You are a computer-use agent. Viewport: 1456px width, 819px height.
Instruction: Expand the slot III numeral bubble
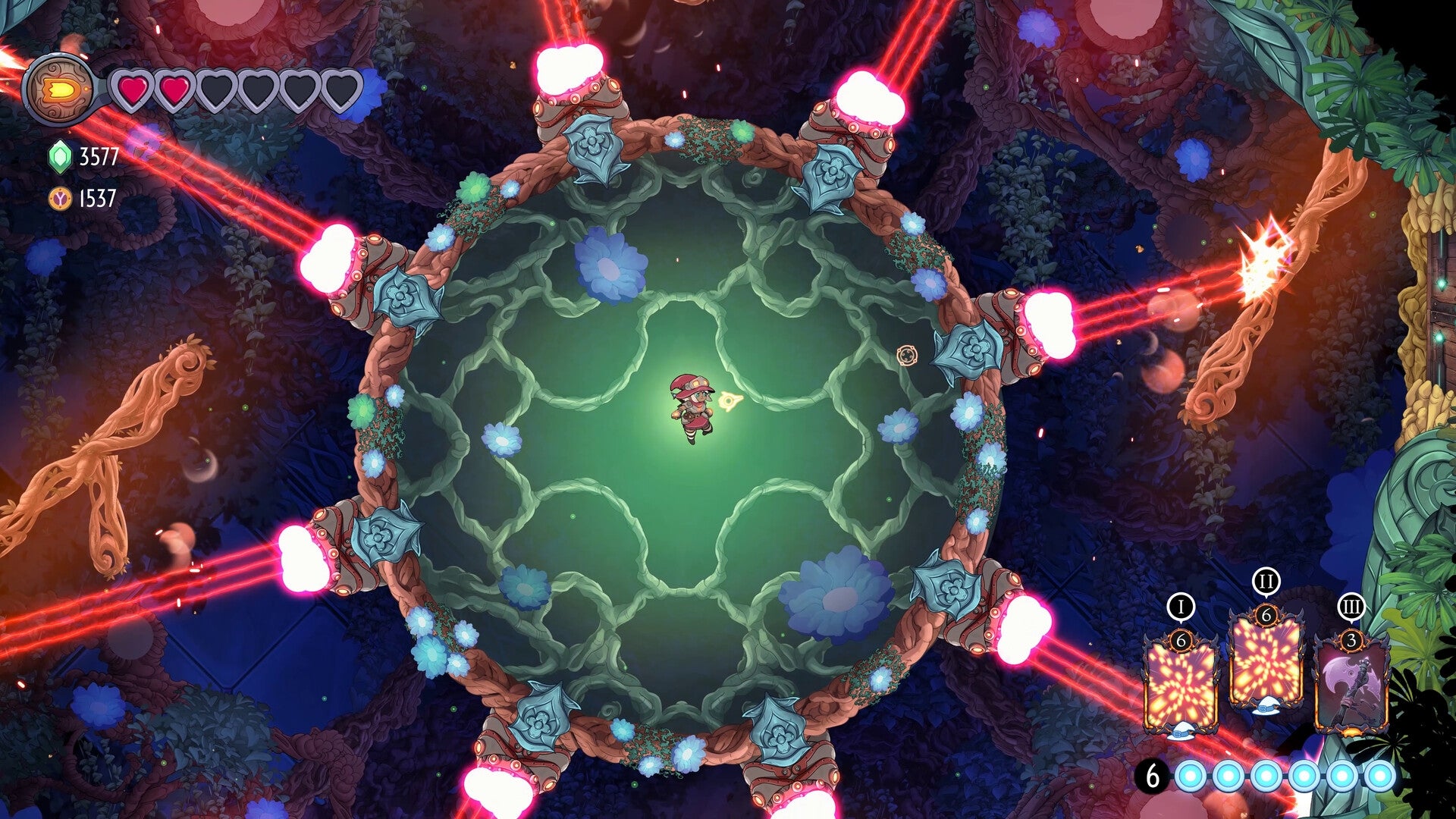(x=1352, y=607)
